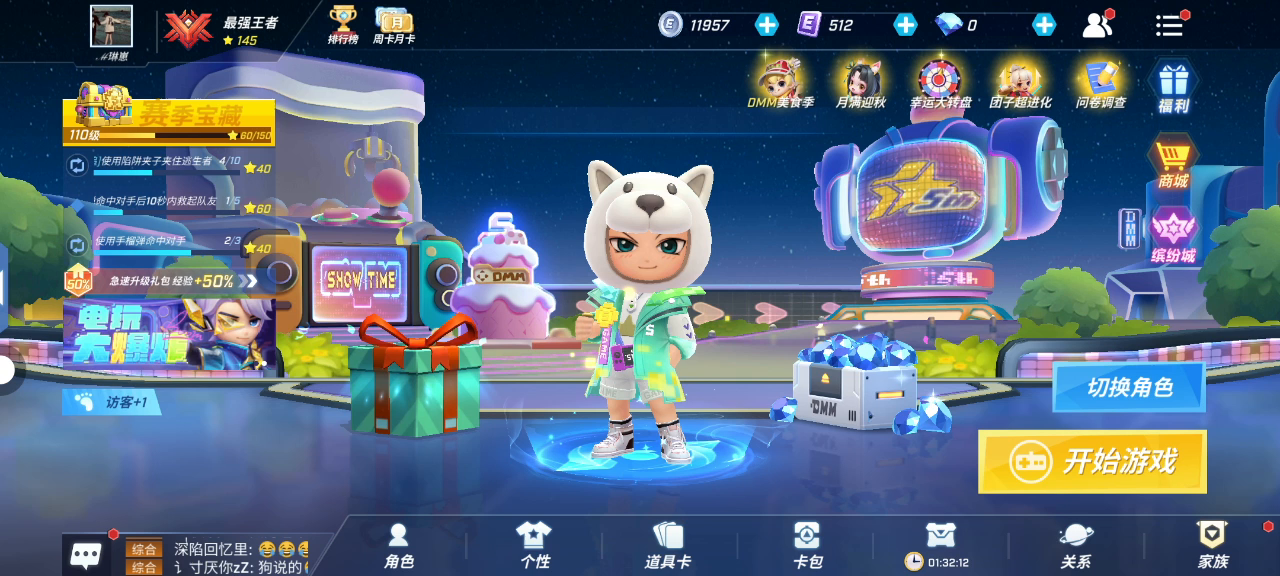Switch to the 角色 tab

399,546
